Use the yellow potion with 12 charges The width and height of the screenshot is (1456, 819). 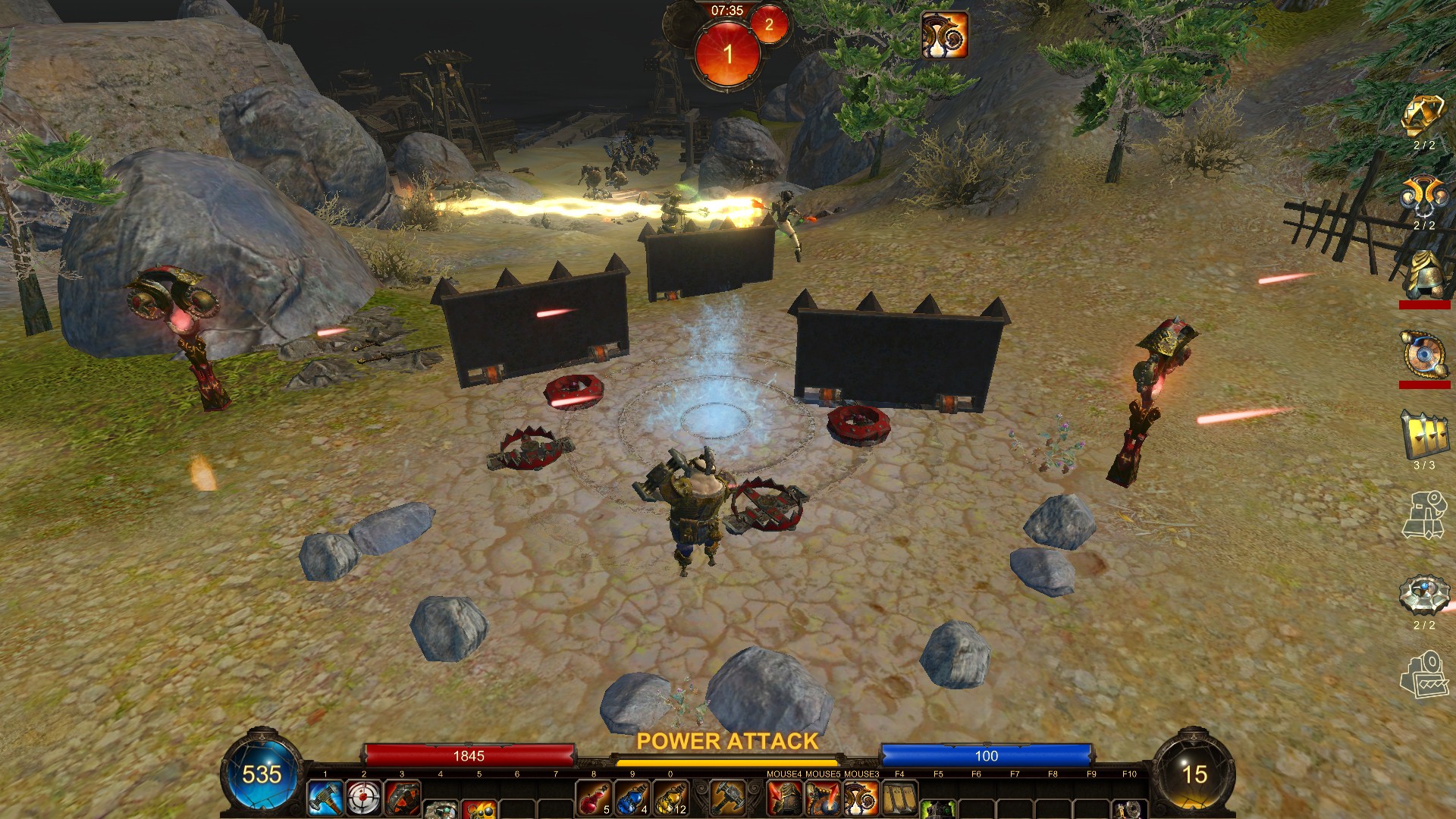671,798
